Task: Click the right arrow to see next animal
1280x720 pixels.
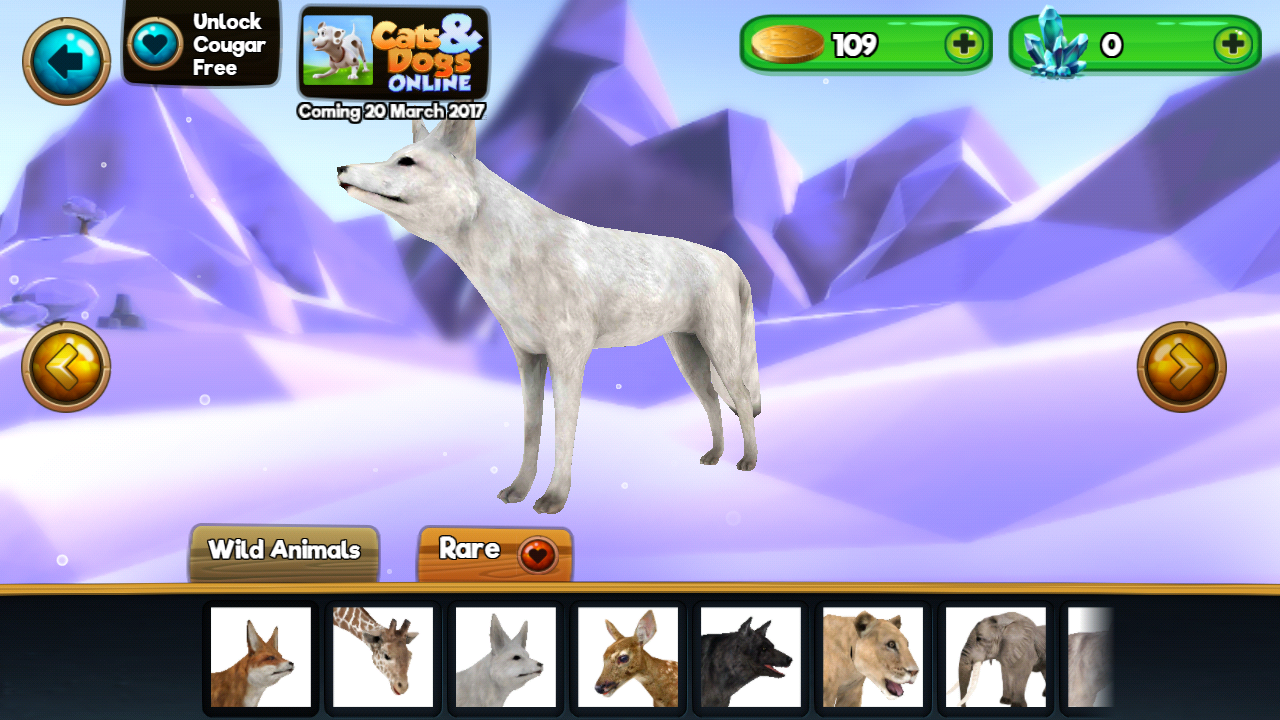Action: pos(1183,367)
